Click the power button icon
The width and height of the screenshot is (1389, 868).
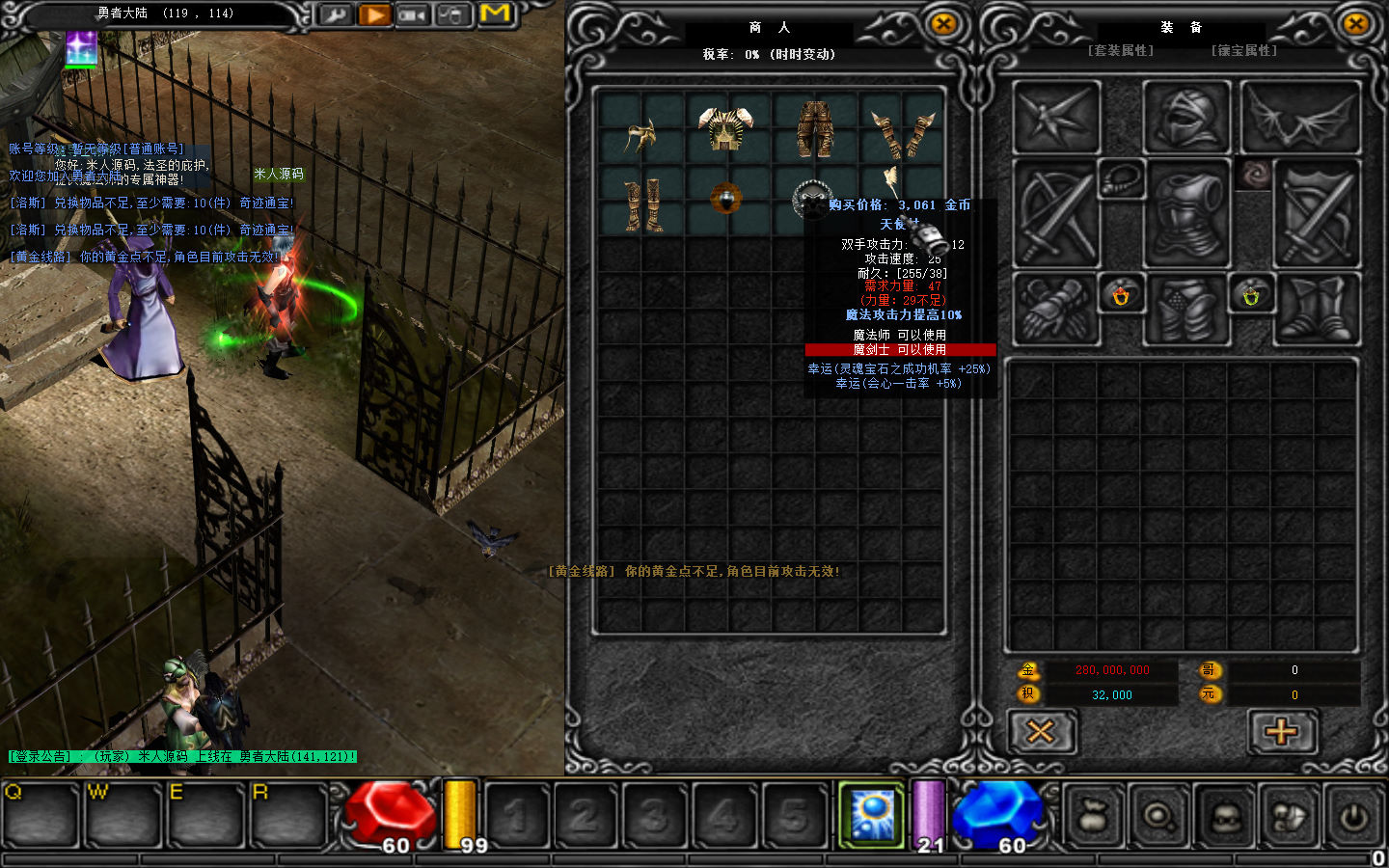coord(1353,817)
